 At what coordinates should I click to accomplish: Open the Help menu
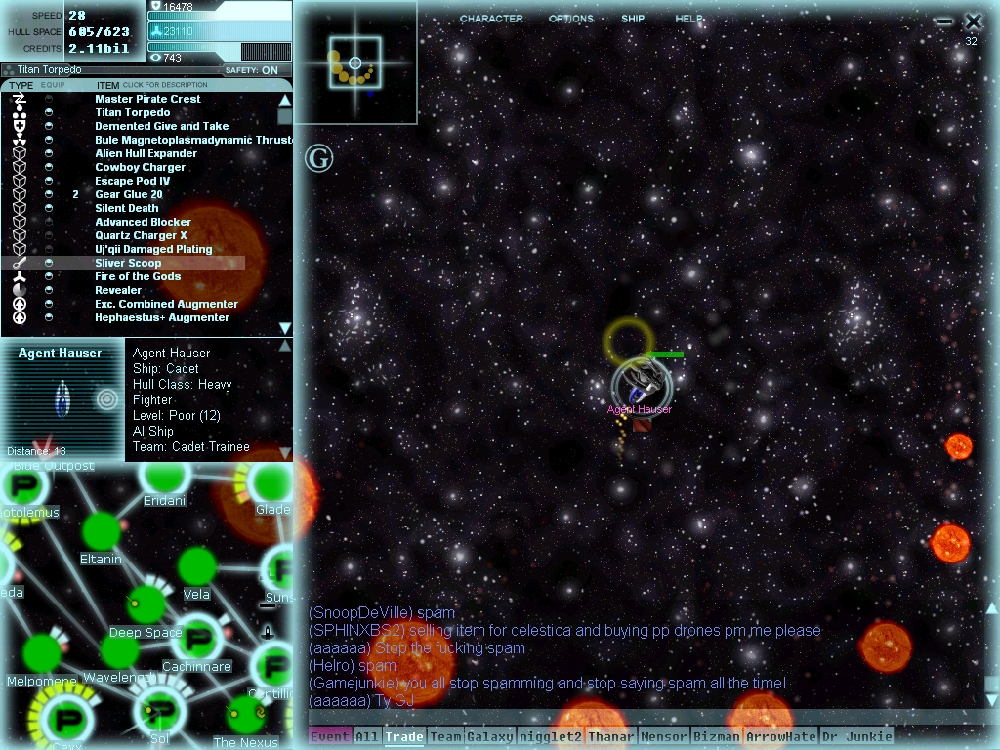[x=689, y=19]
